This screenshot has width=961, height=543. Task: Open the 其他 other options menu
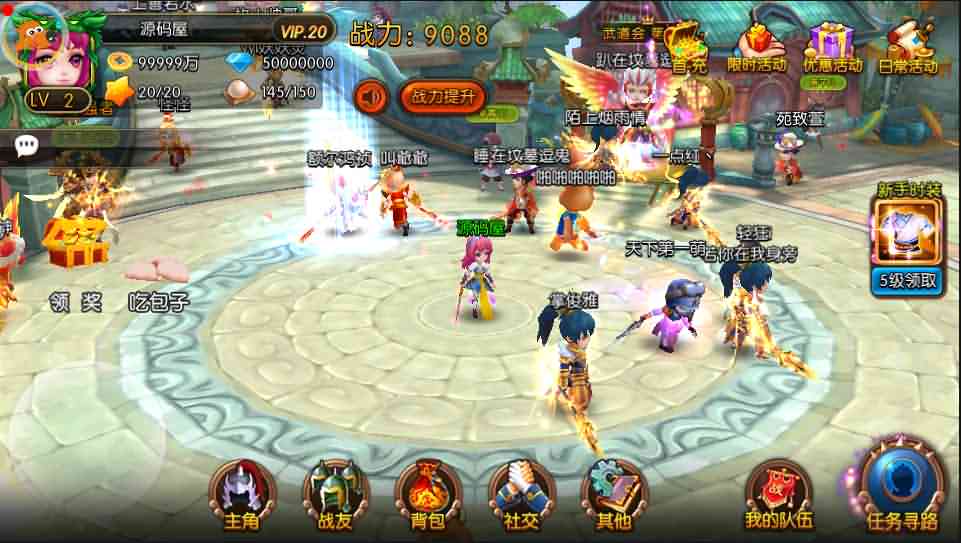coord(613,495)
